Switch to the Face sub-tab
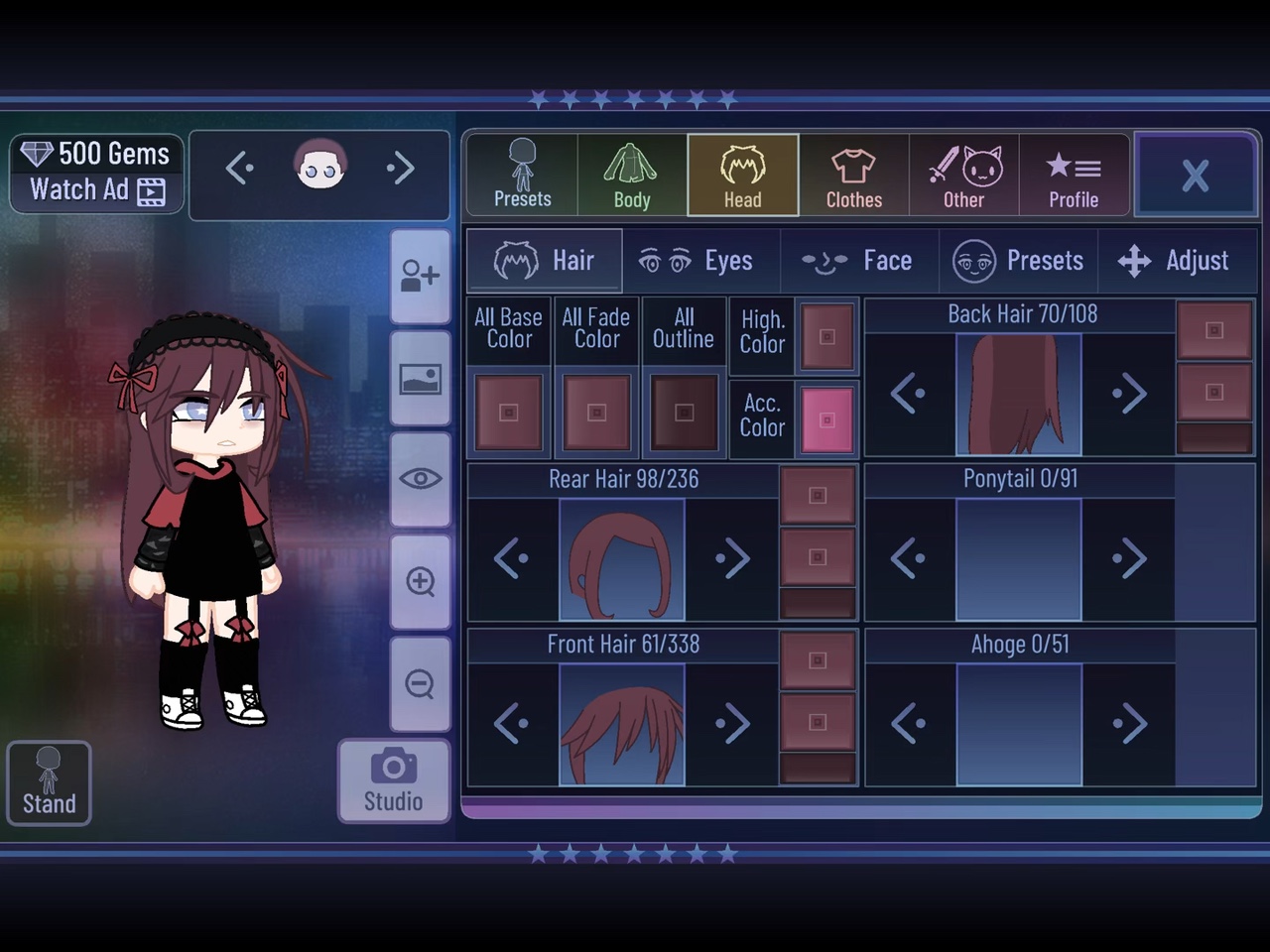The image size is (1270, 952). pyautogui.click(x=859, y=261)
